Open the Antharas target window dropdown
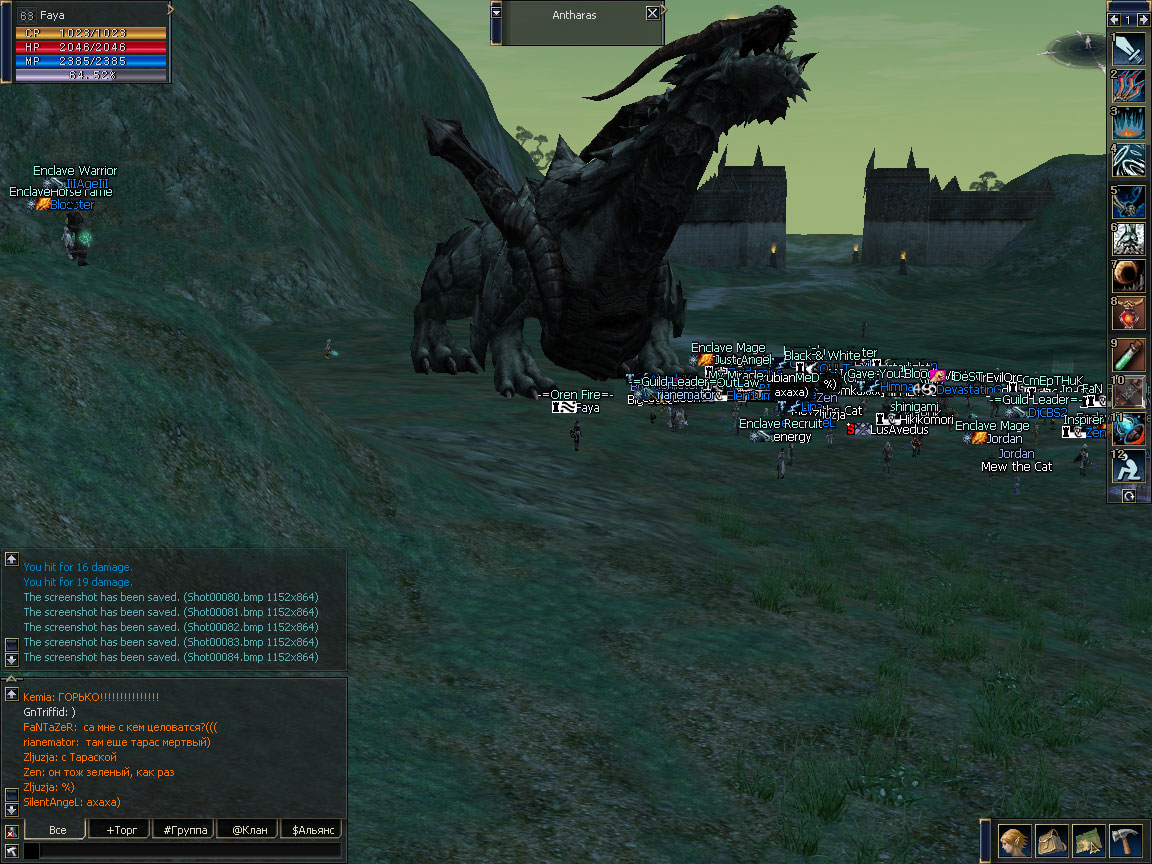 (x=497, y=13)
